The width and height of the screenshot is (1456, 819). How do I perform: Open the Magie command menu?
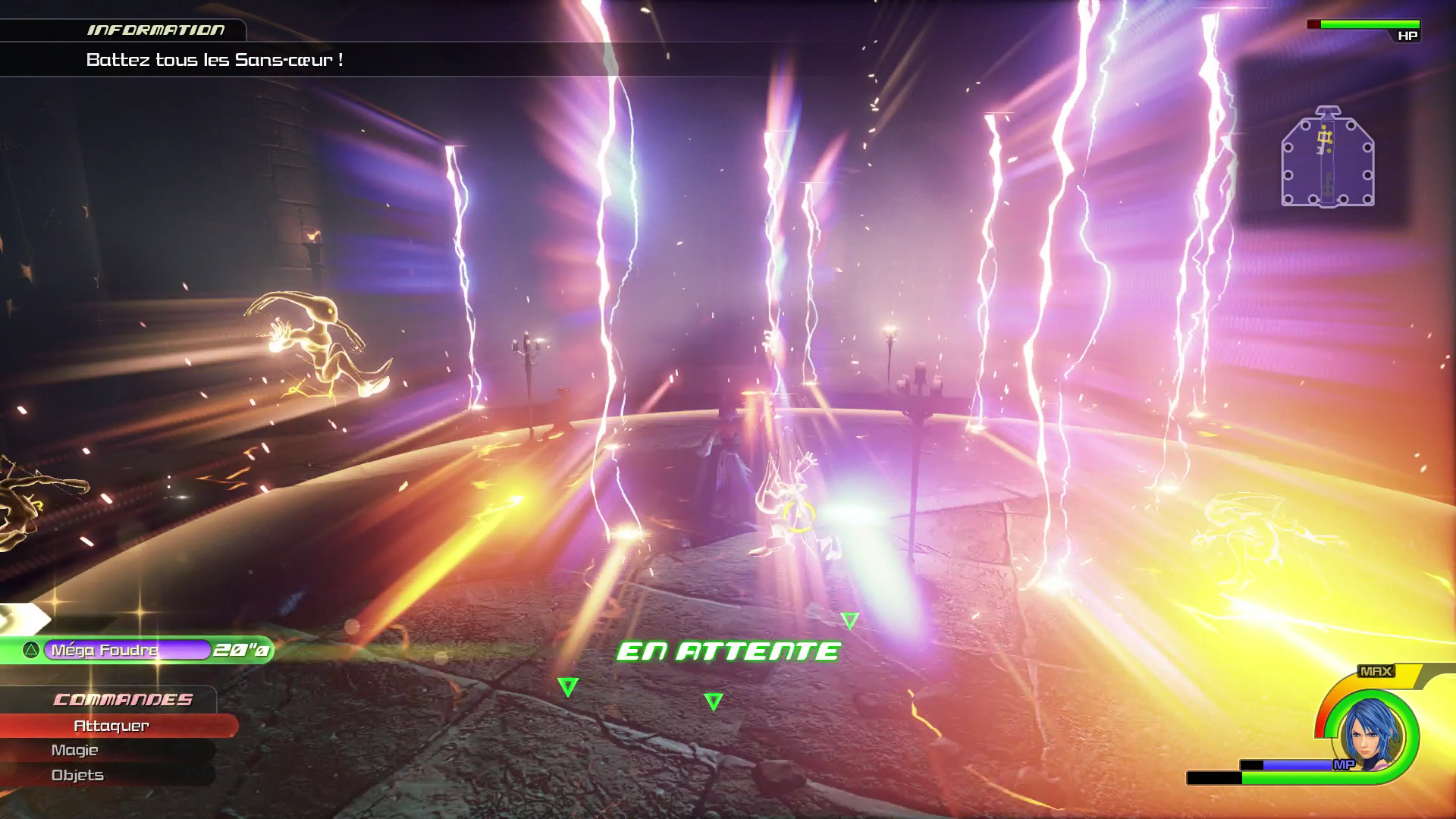click(75, 750)
